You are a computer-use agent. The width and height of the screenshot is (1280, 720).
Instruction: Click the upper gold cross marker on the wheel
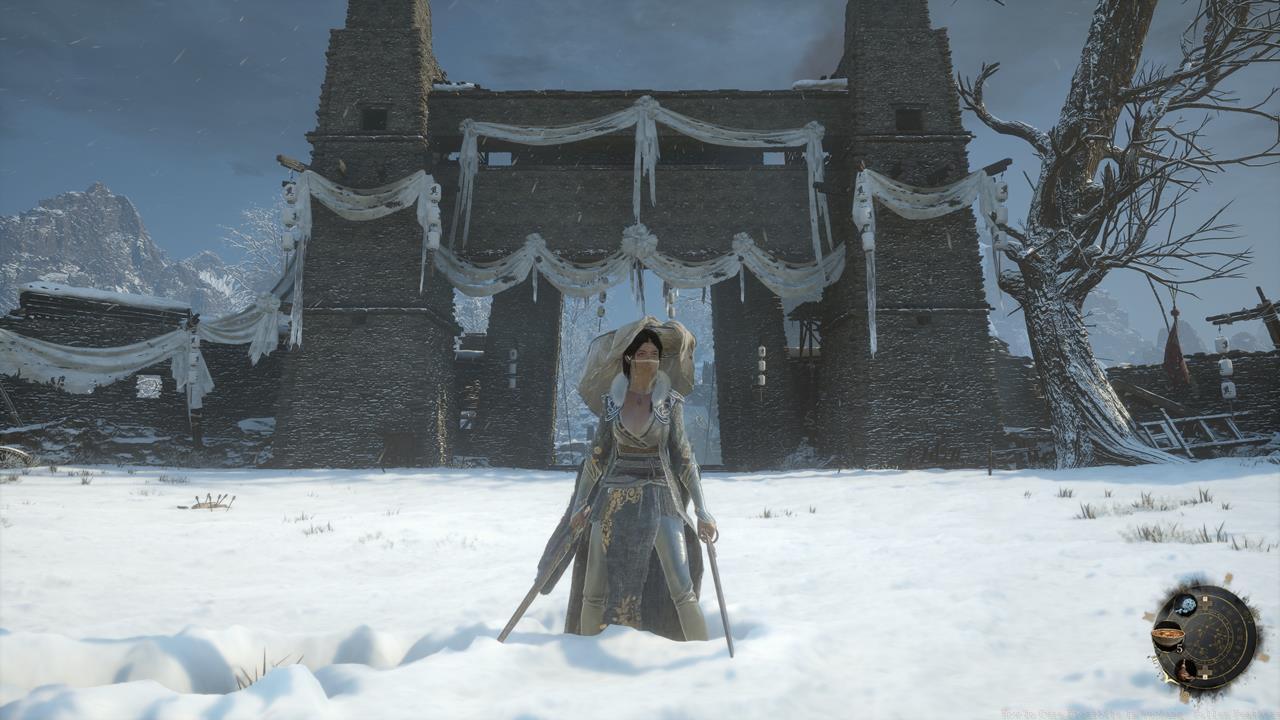[1206, 600]
